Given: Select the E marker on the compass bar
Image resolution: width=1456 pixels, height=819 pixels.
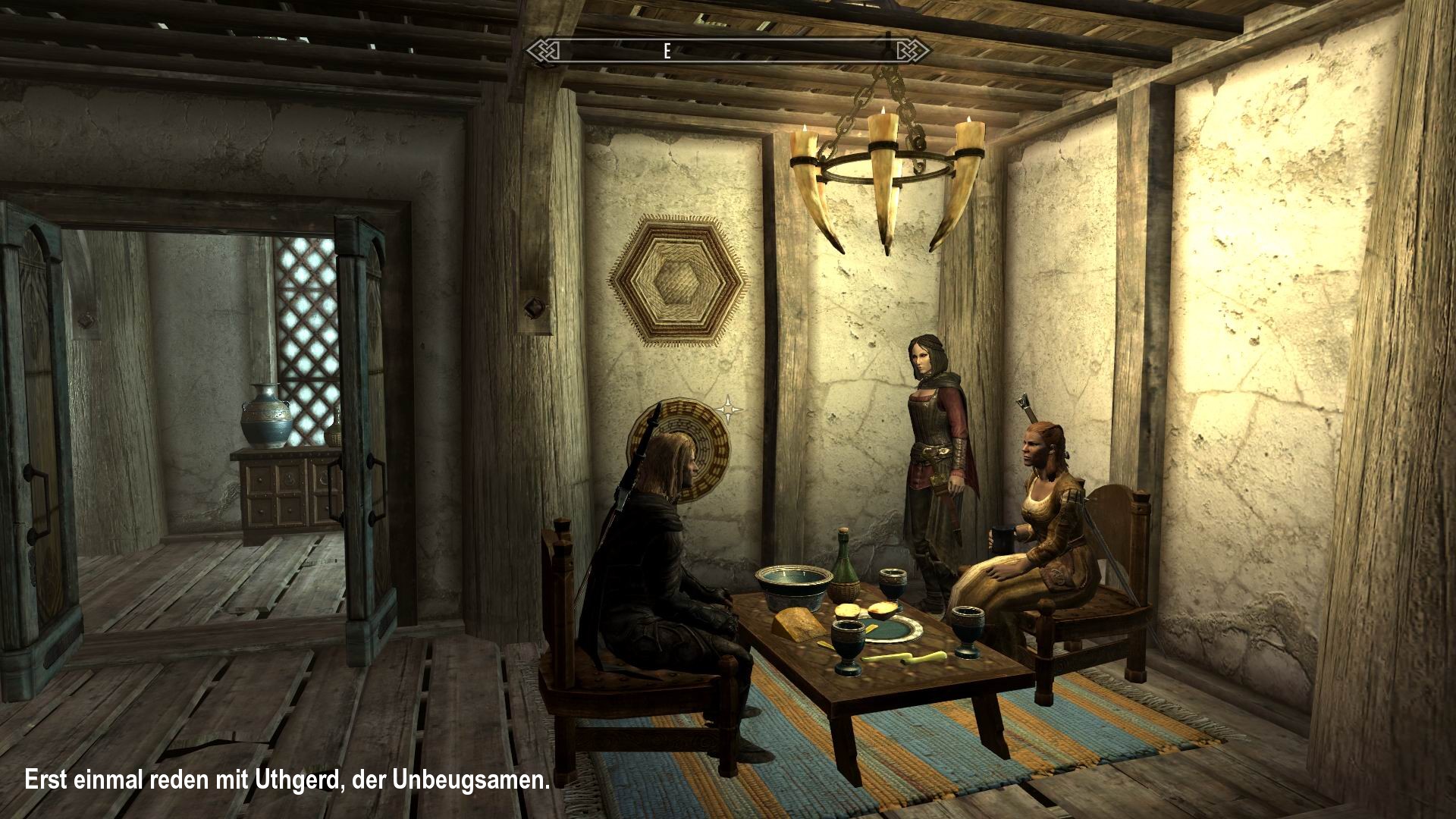Looking at the screenshot, I should [666, 52].
